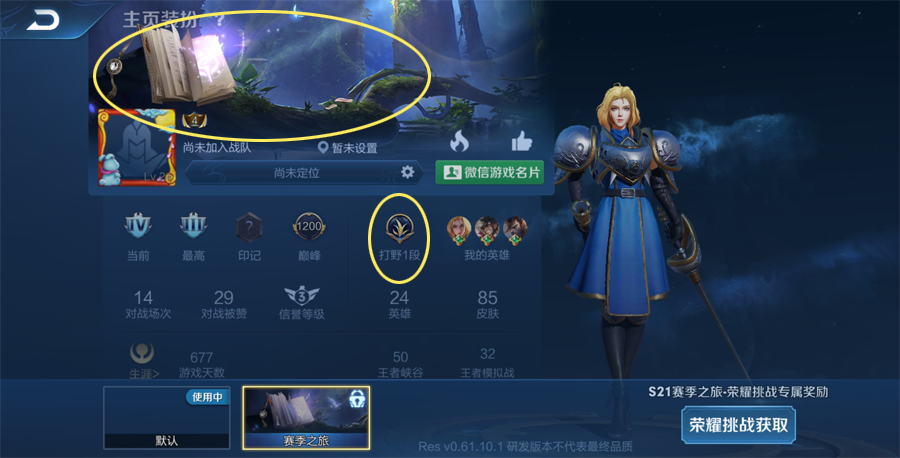Open the 85 皮肤 skins count
900x458 pixels.
[487, 304]
